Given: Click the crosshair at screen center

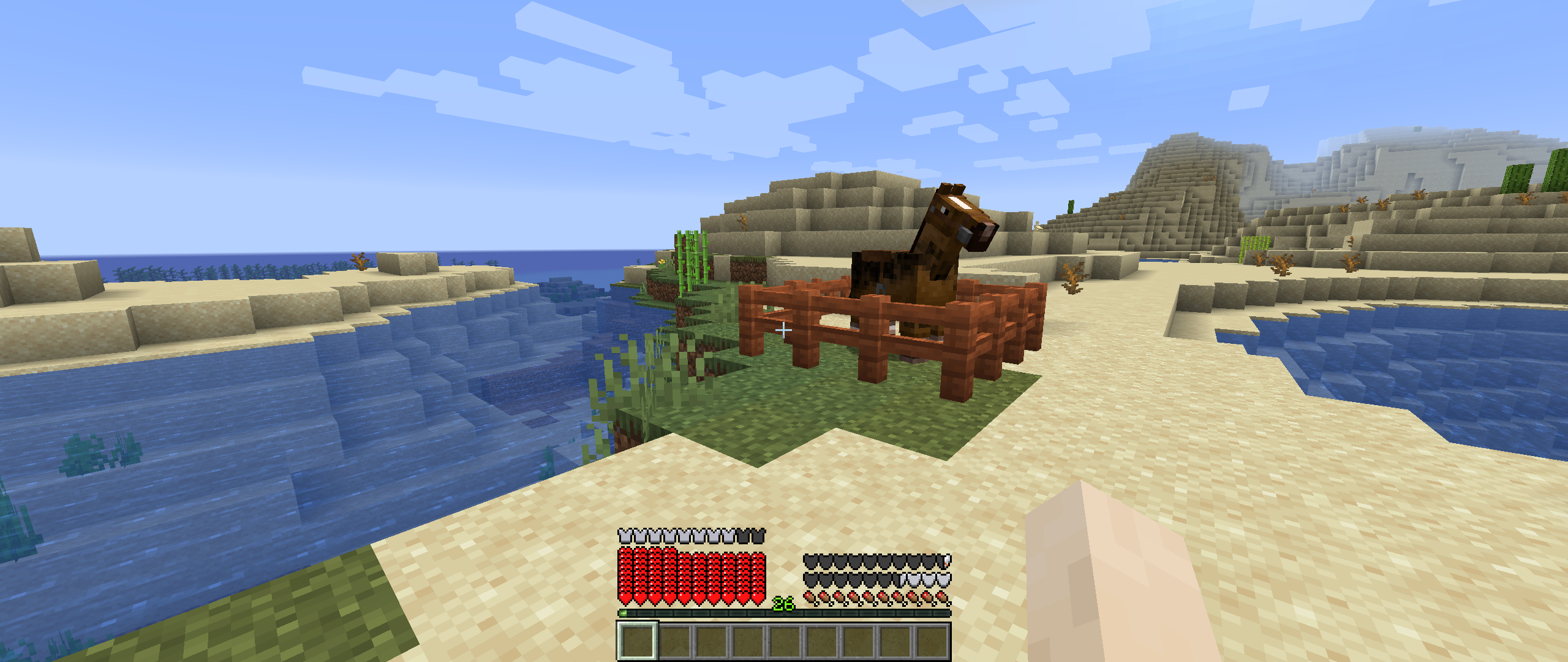Looking at the screenshot, I should (x=784, y=331).
